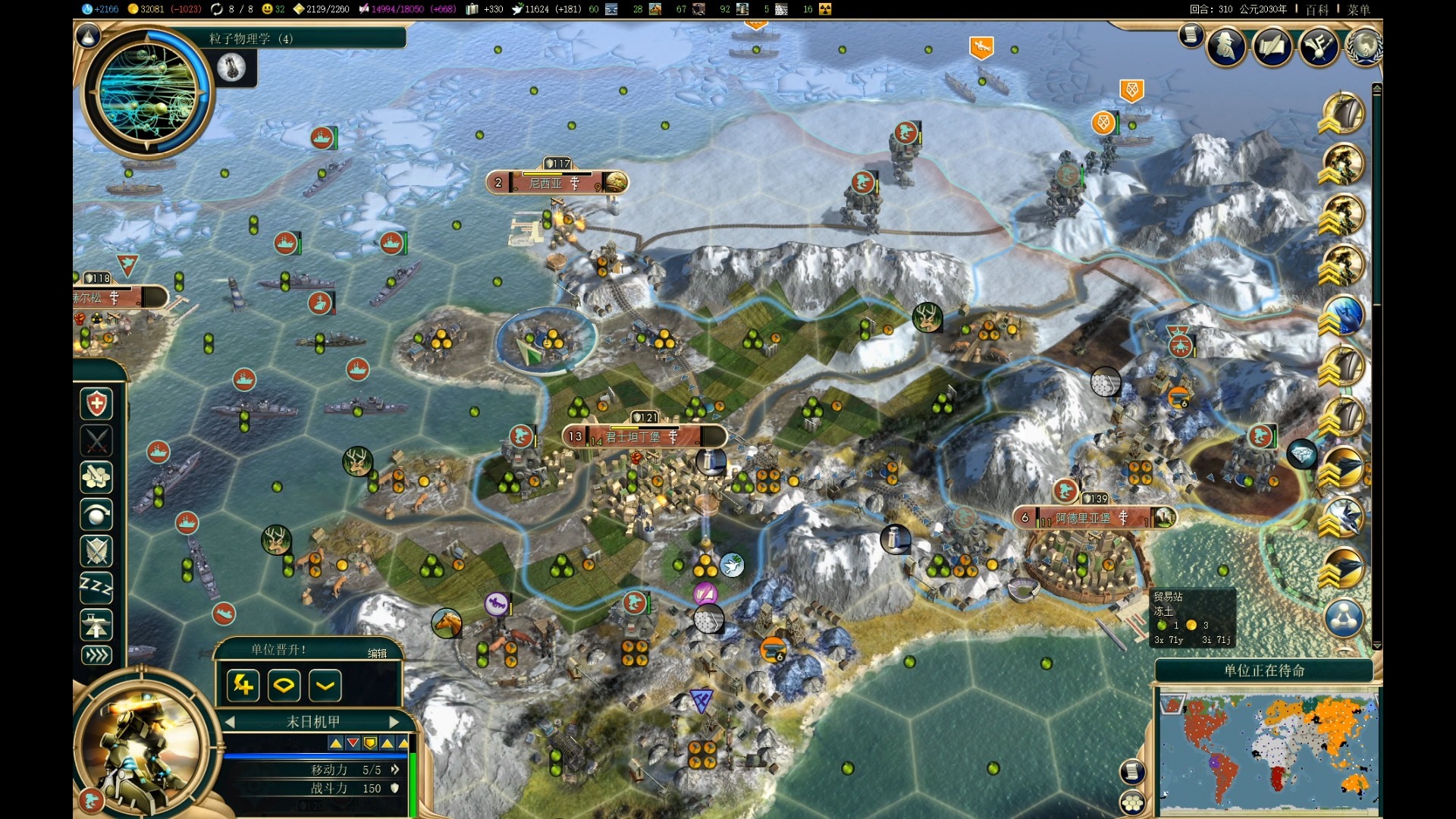Open the espionage overview spy icon
This screenshot has height=819, width=1456.
point(1225,47)
